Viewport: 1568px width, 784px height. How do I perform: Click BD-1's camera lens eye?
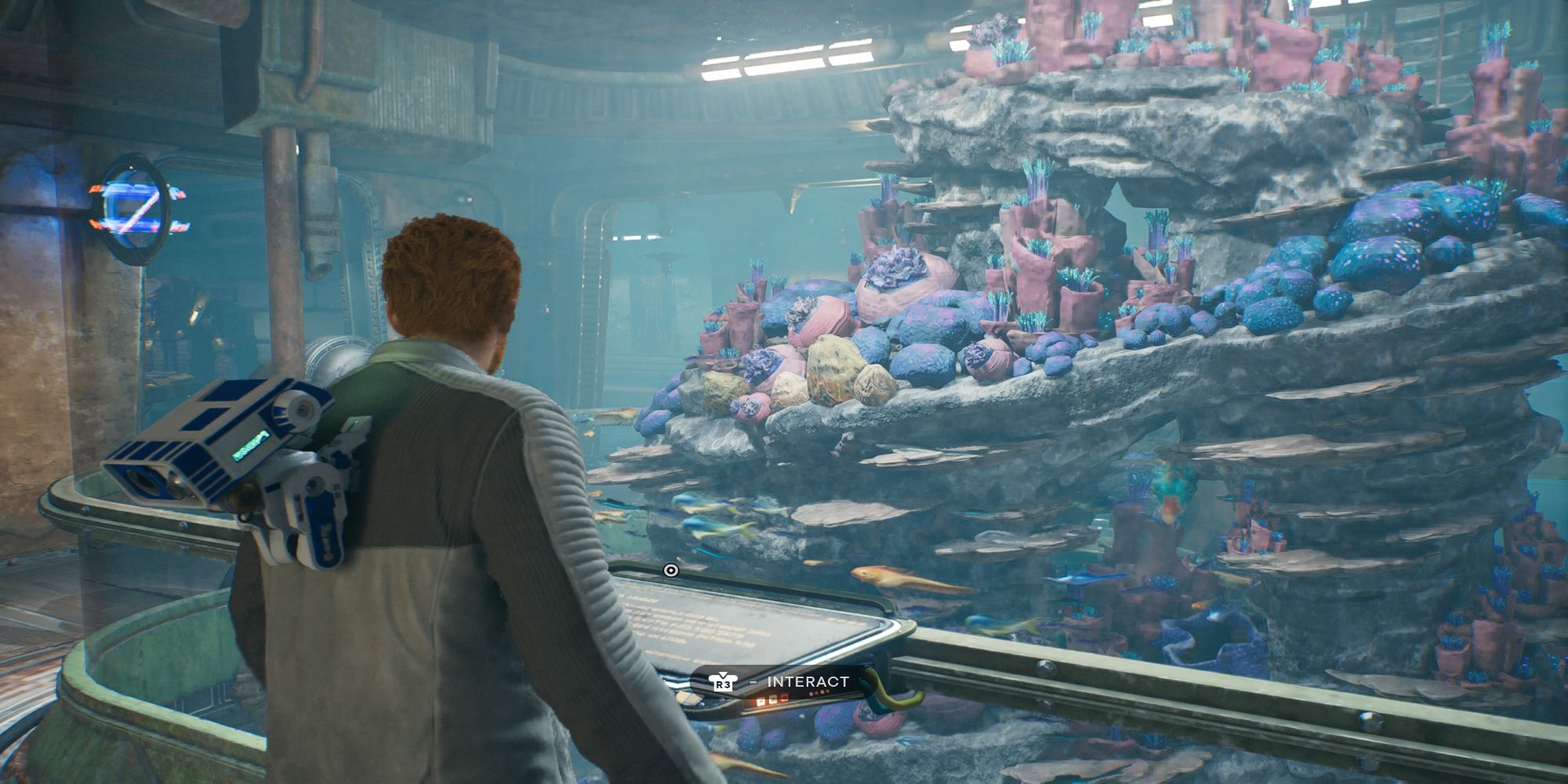click(141, 480)
